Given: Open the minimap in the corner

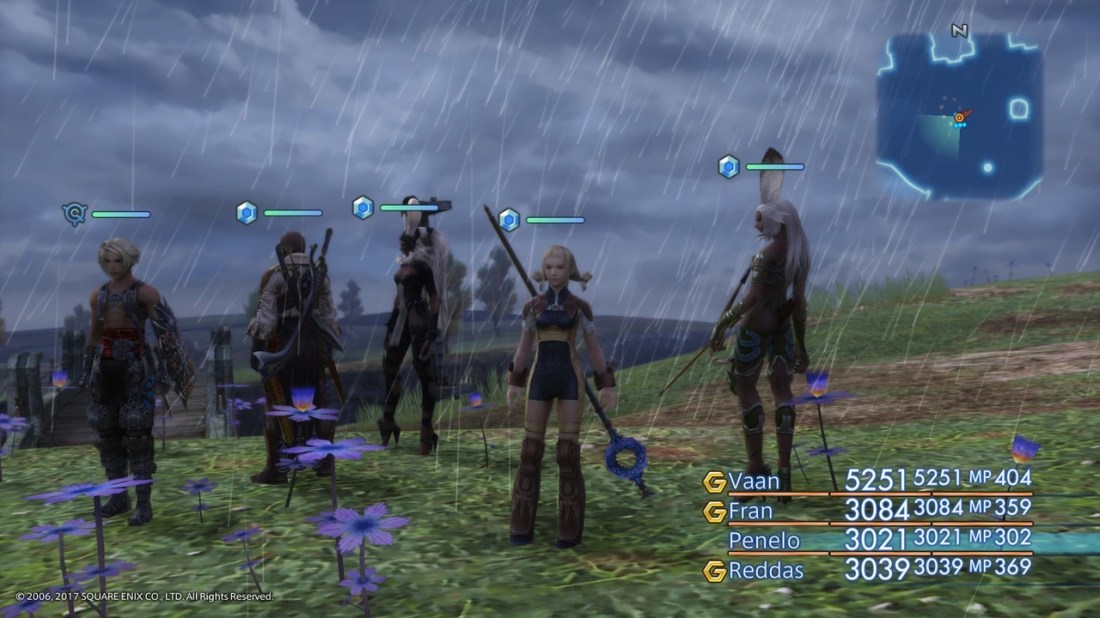Looking at the screenshot, I should 959,116.
